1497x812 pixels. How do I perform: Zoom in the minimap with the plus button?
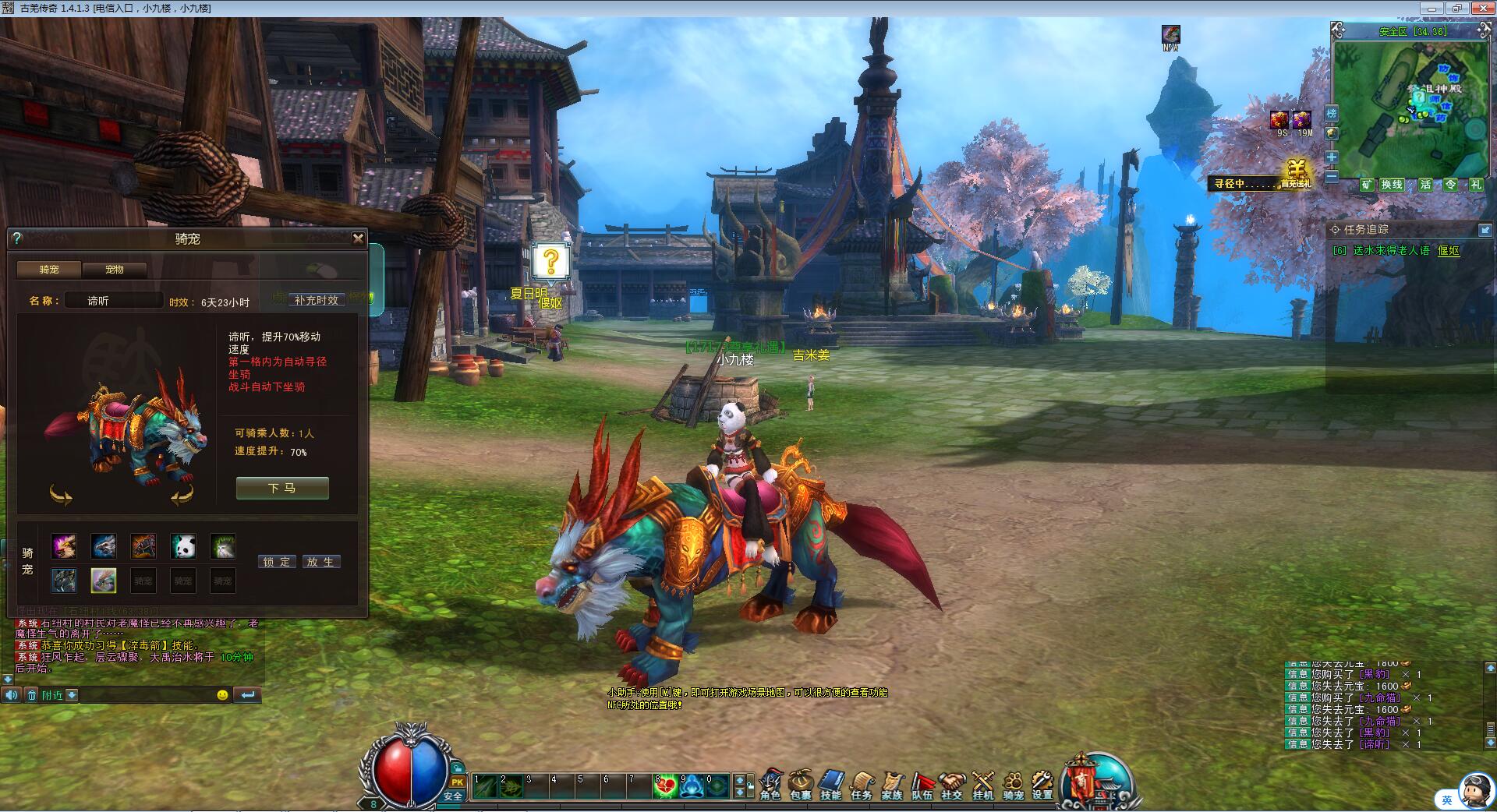(1332, 157)
